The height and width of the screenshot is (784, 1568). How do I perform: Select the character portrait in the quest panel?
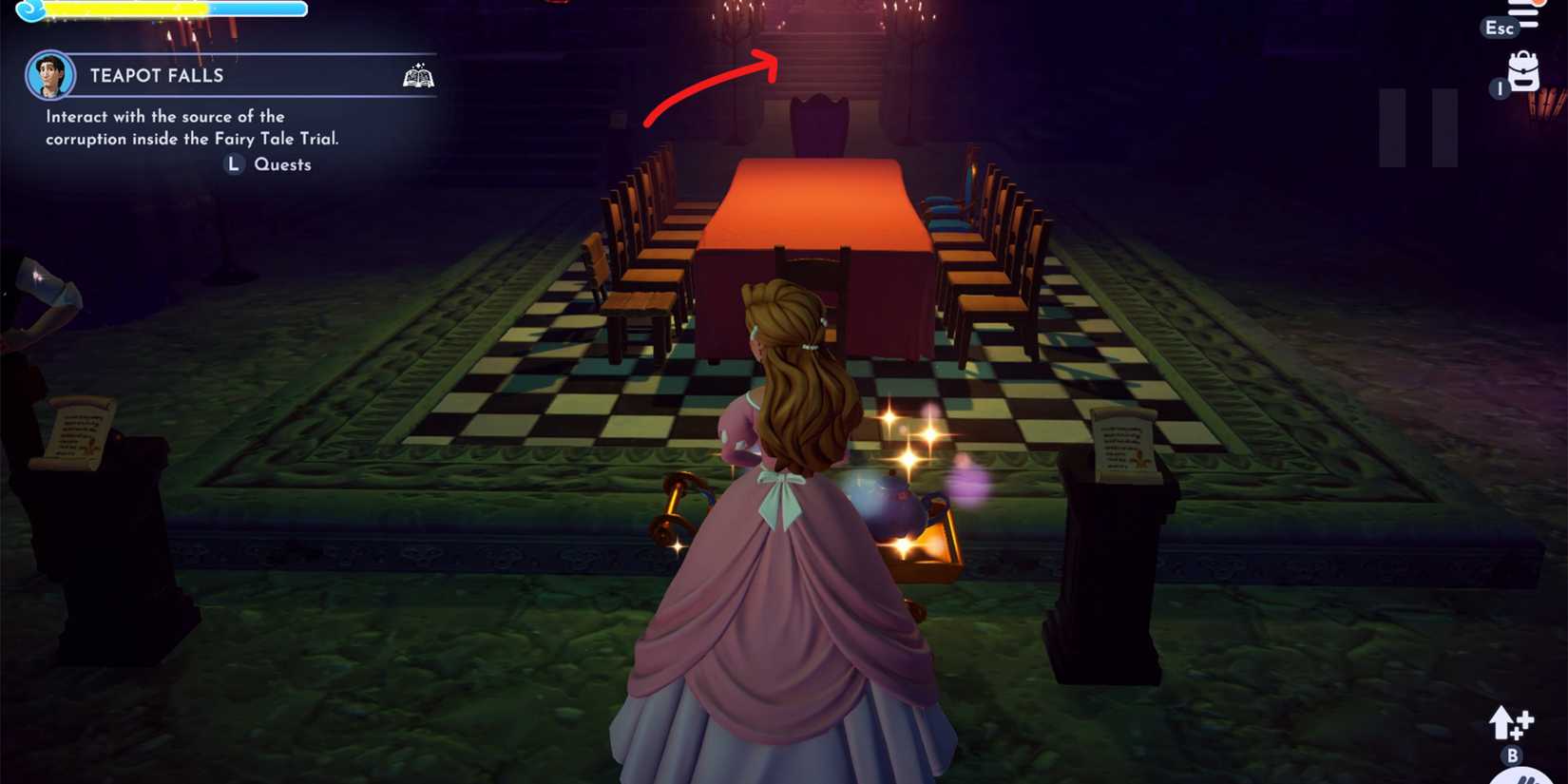[50, 75]
